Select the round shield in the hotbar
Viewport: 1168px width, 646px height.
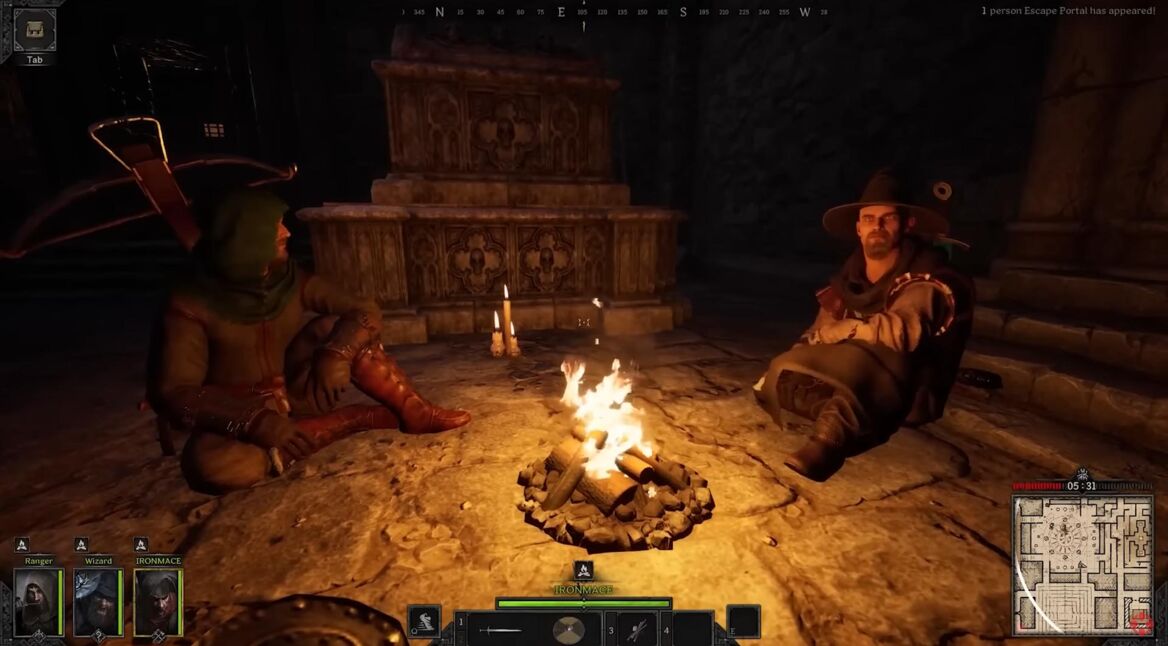point(568,630)
